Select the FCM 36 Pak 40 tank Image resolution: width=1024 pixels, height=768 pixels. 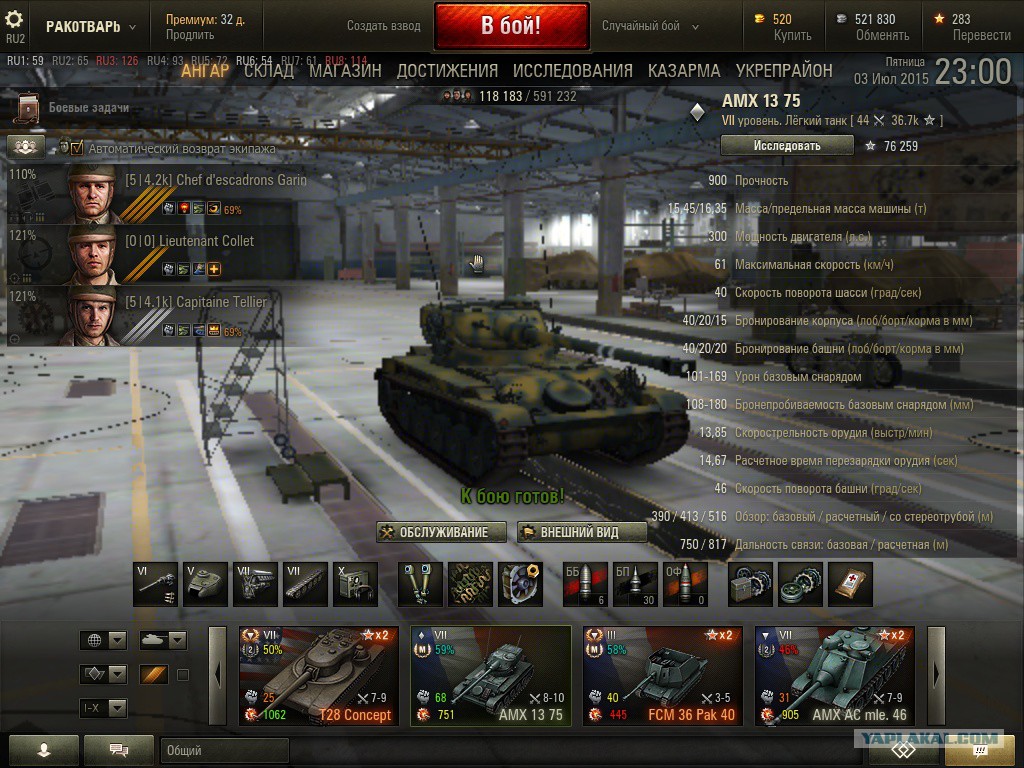(x=662, y=676)
